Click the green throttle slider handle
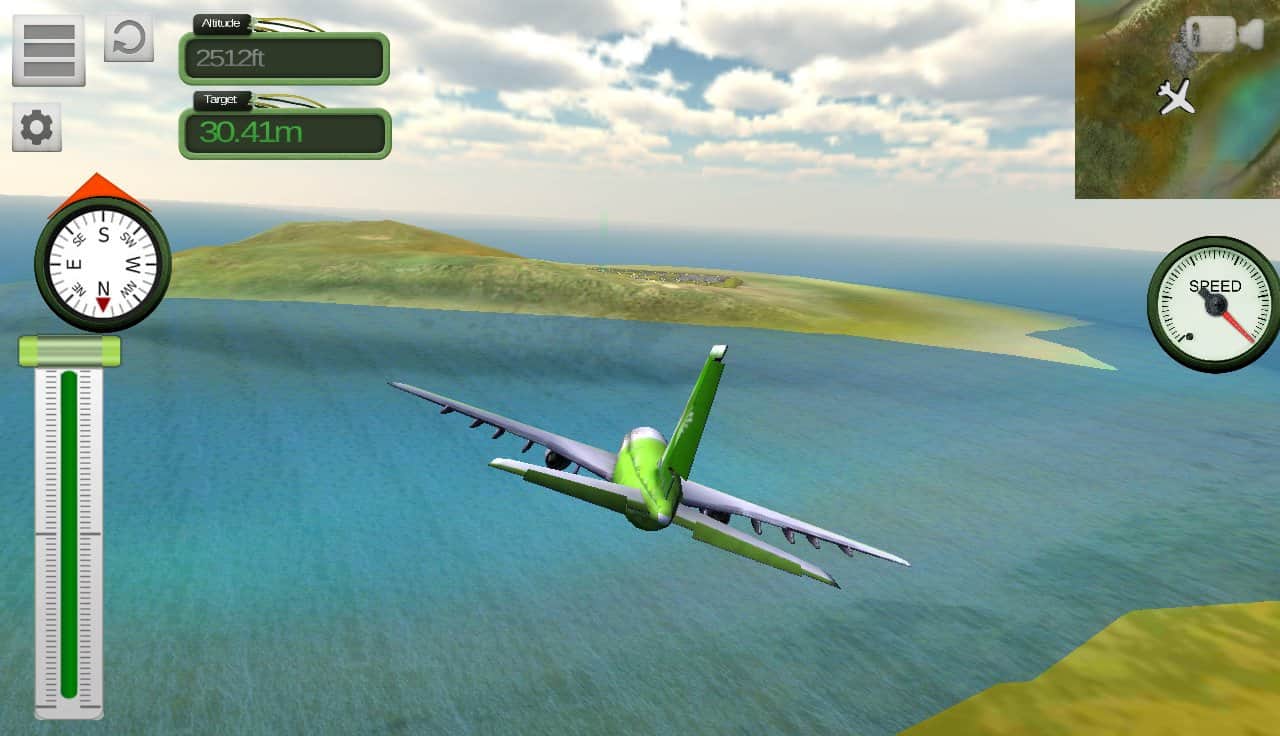 tap(69, 351)
